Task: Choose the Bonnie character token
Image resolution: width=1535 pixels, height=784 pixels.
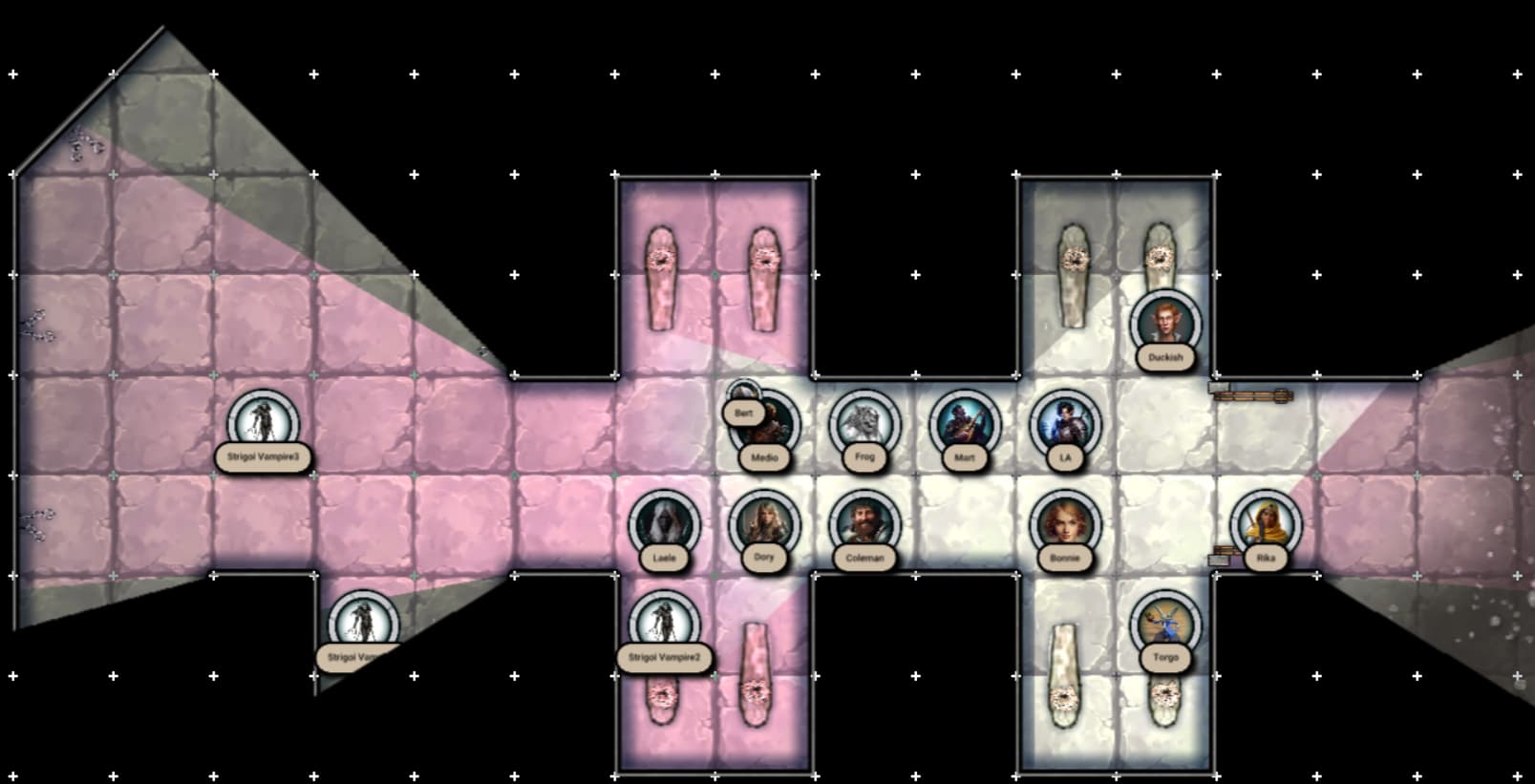Action: tap(1065, 524)
